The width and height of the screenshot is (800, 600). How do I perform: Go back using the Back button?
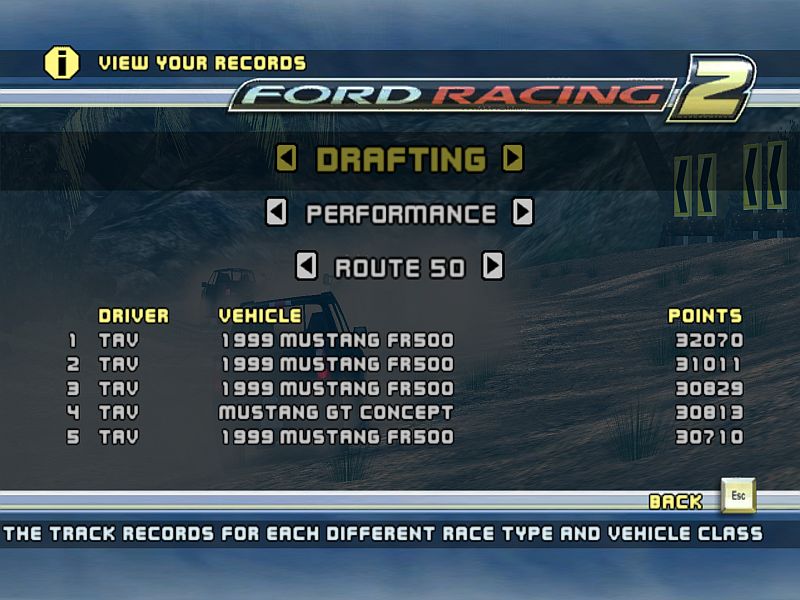[x=738, y=496]
